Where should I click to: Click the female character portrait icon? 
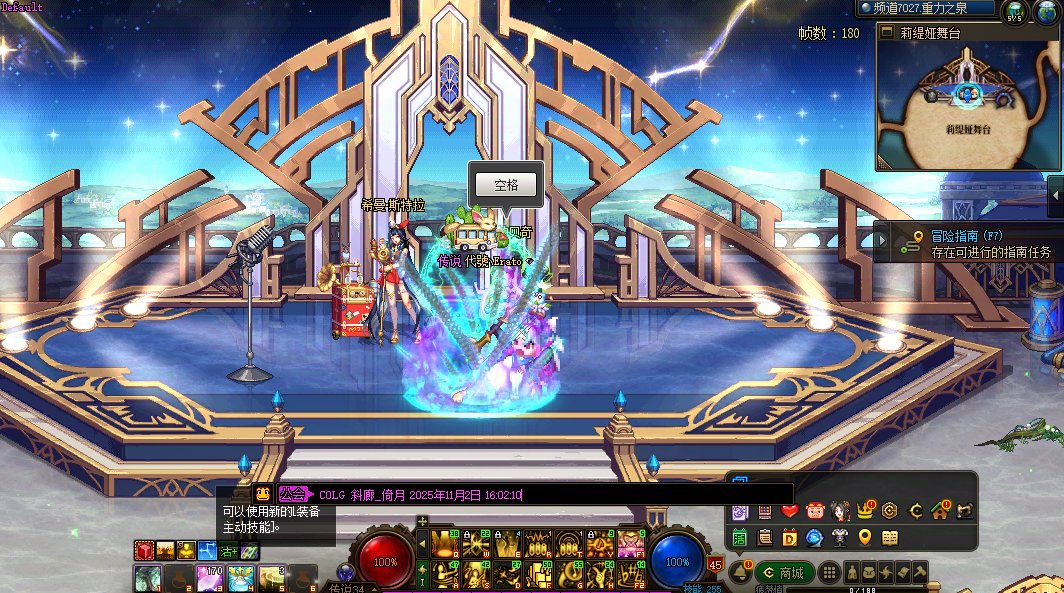[840, 511]
